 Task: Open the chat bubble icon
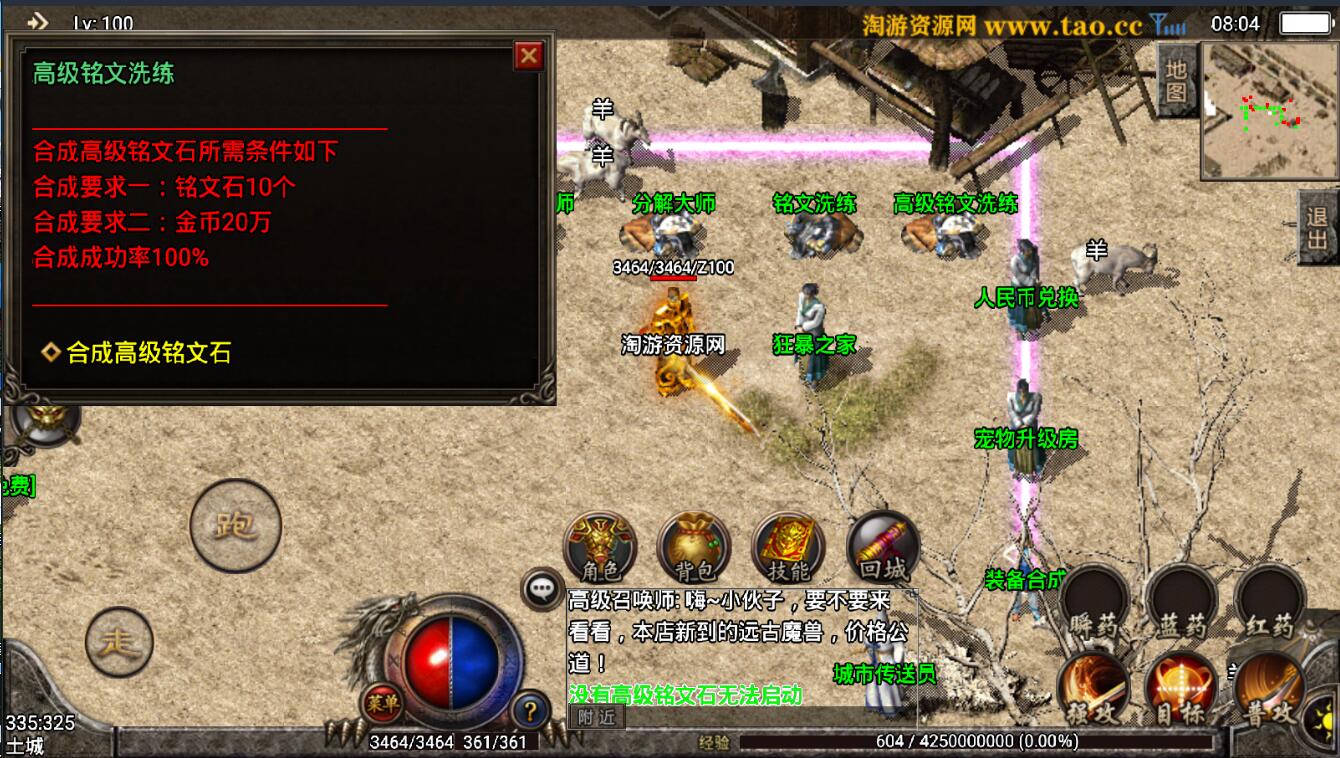point(543,589)
